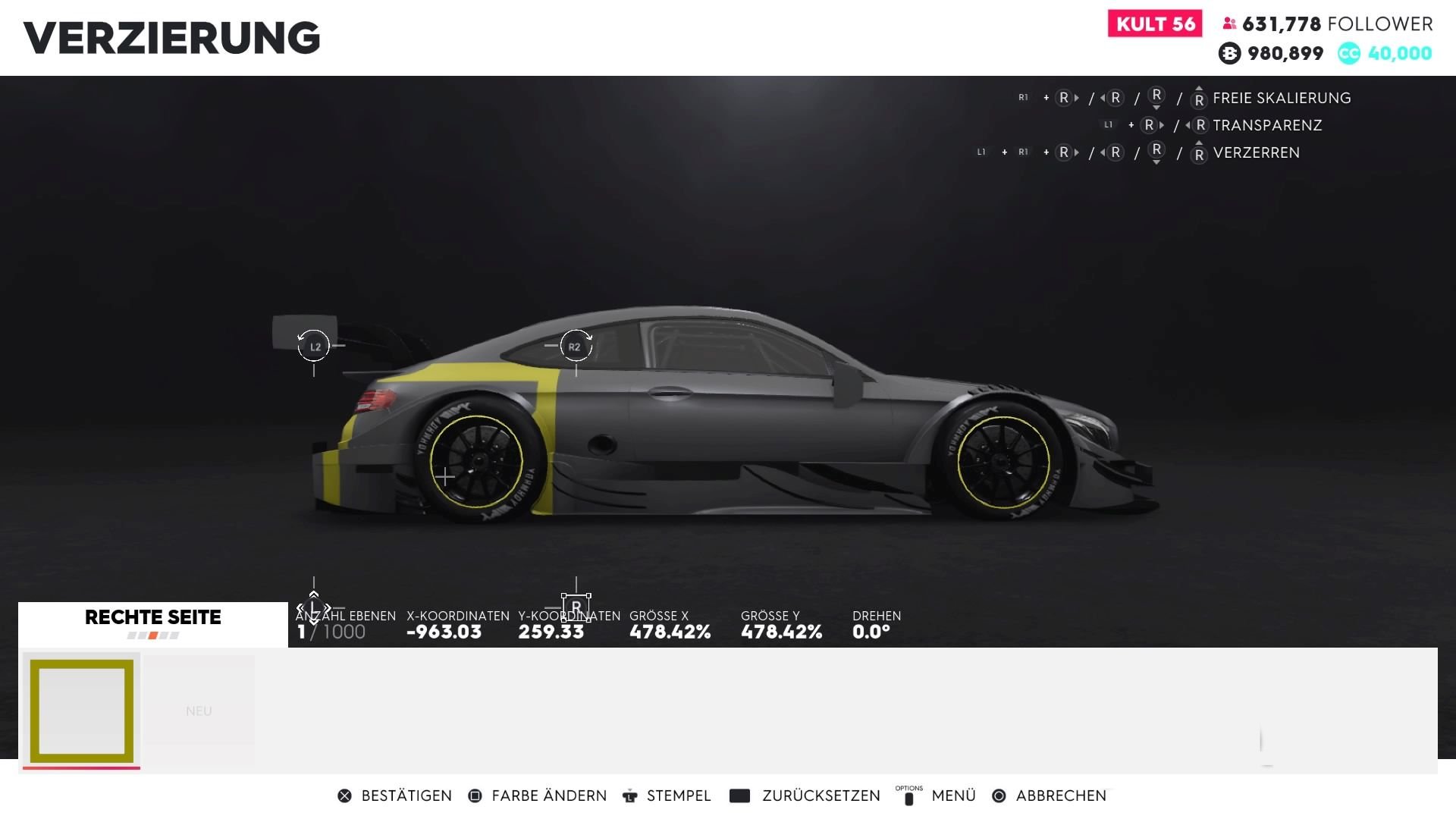Open FARBE ÄNDERN via the square icon
Screen dimensions: 1456x819
pos(475,795)
